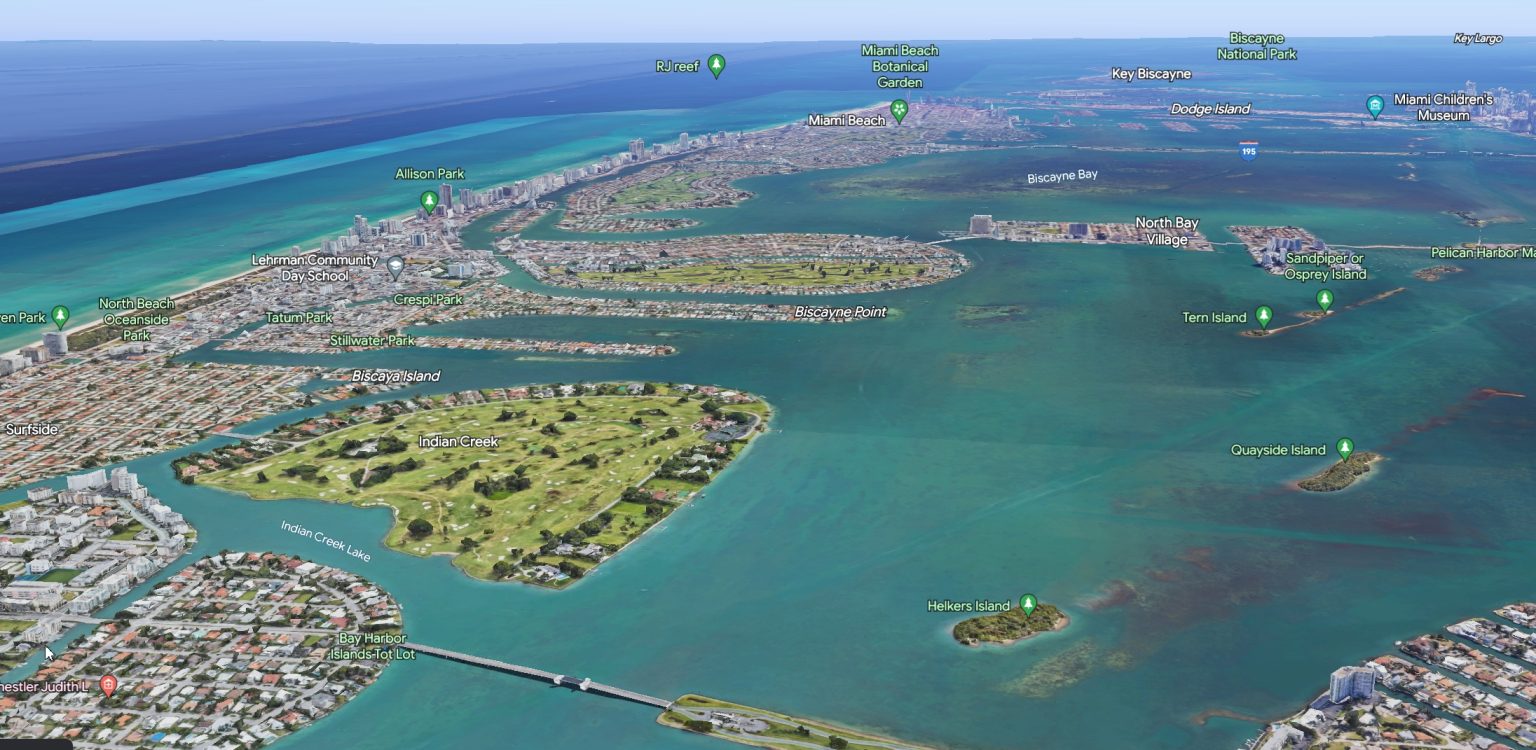The height and width of the screenshot is (750, 1536).
Task: Click the Biscayne Bay water label
Action: click(x=1061, y=174)
